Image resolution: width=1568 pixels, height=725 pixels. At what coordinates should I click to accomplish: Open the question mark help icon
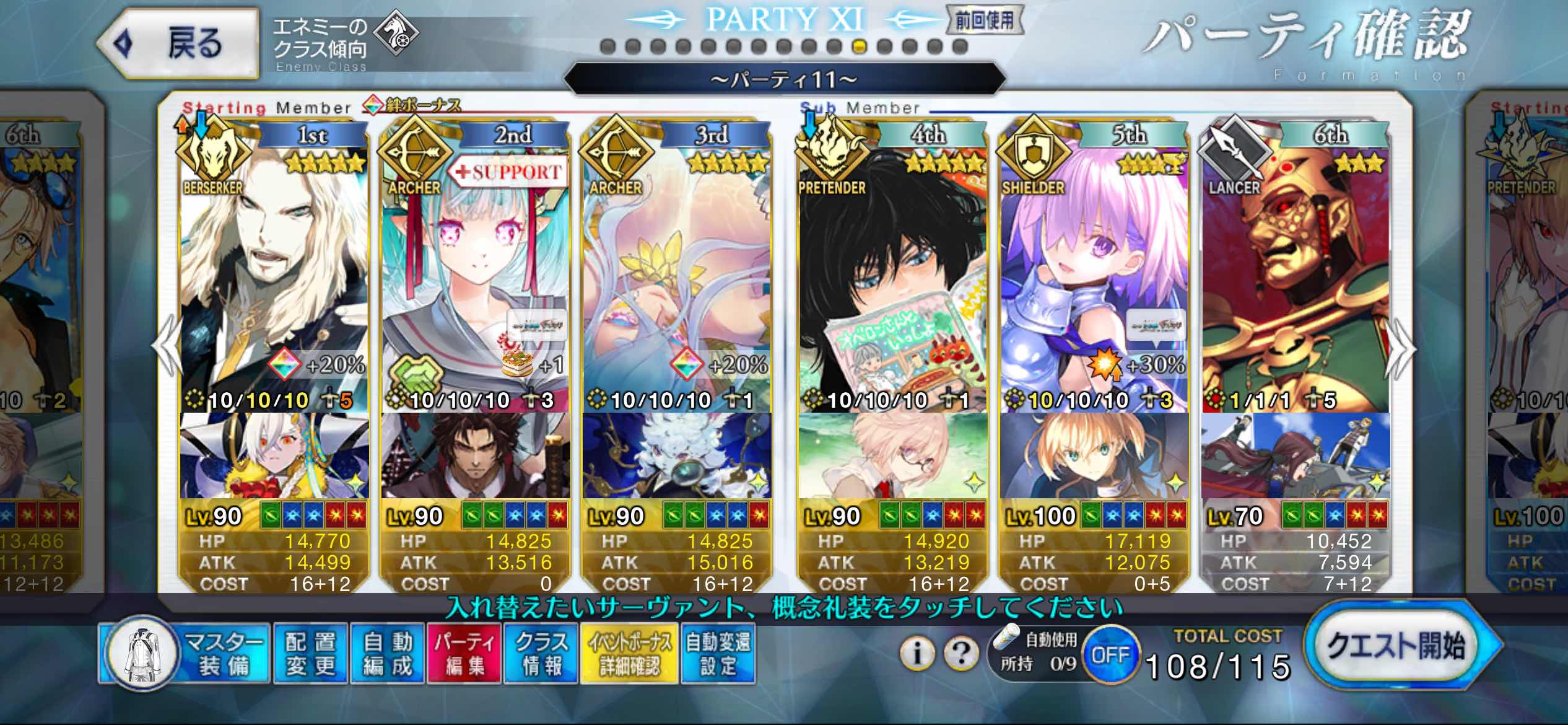tap(961, 652)
